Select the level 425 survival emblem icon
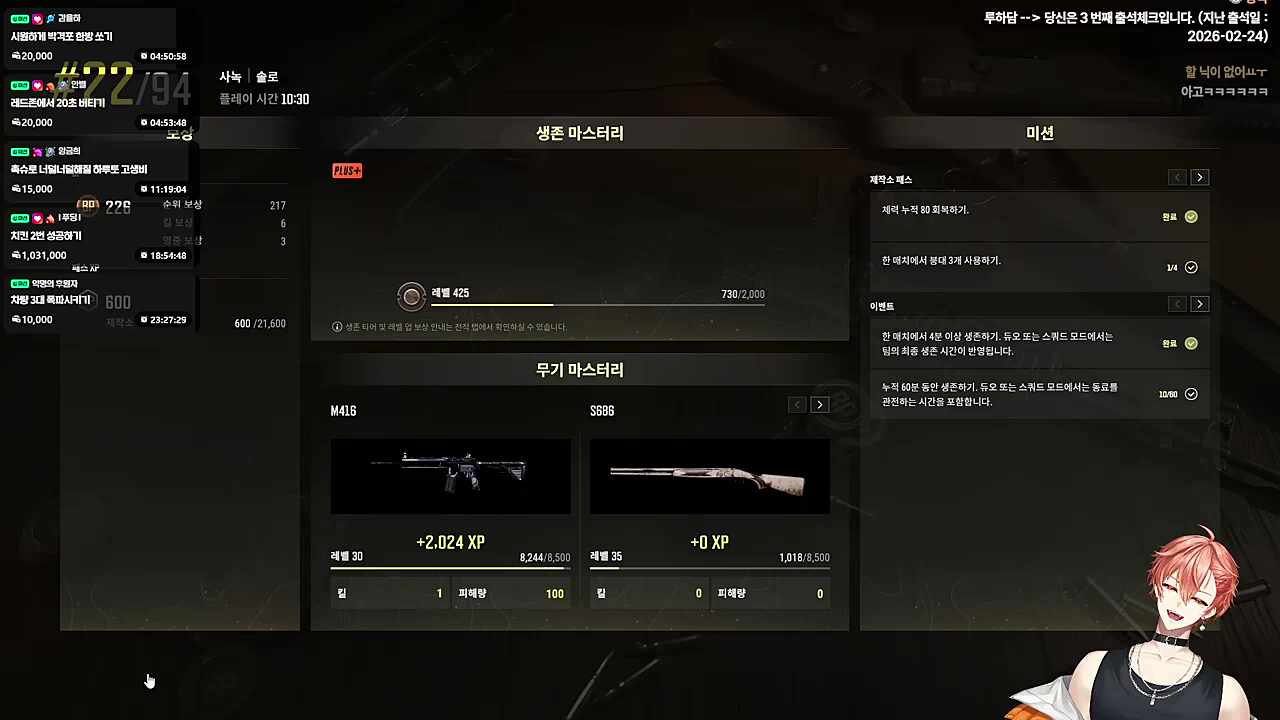1280x720 pixels. (411, 296)
